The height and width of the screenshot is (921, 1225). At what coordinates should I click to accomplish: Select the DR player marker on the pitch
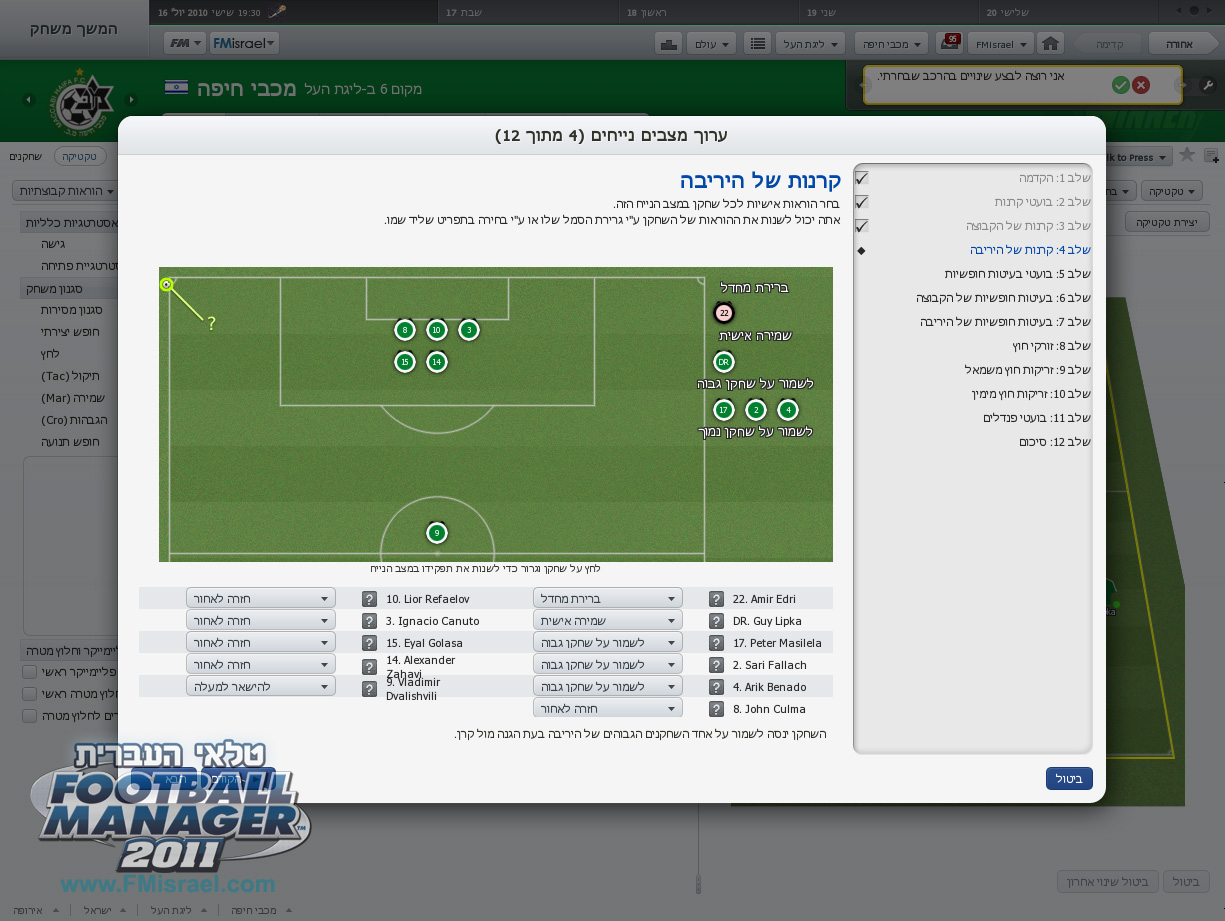coord(724,362)
